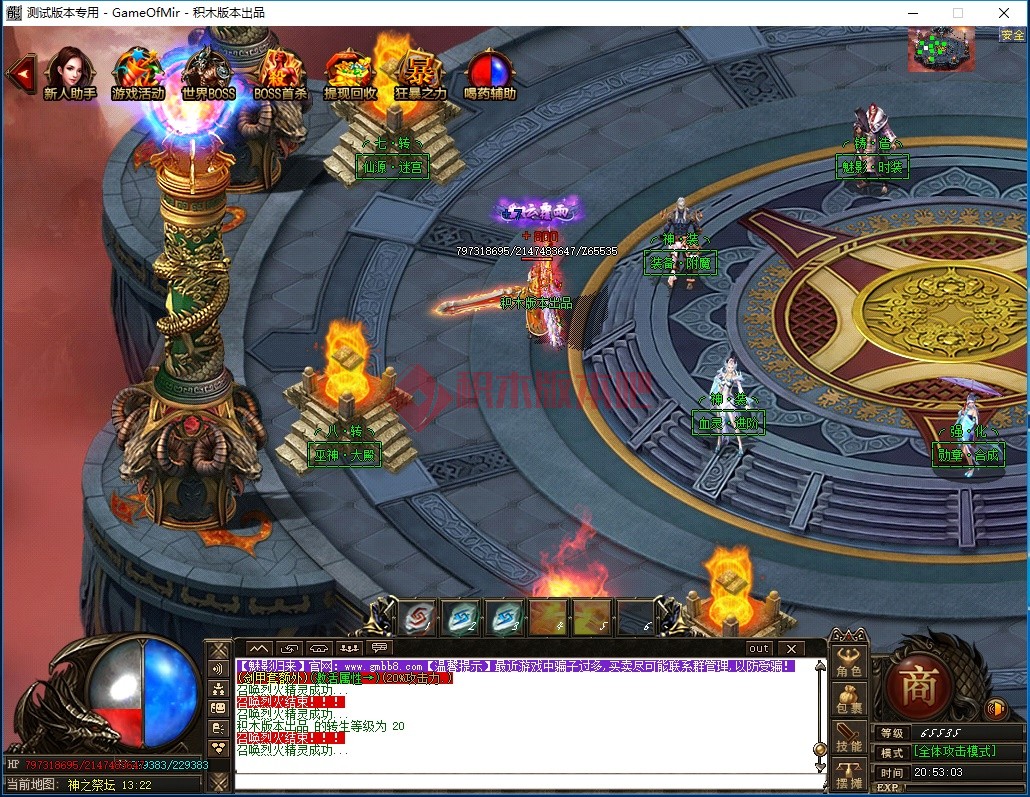Screen dimensions: 1030x797
Task: Close the chat panel with the X
Action: point(790,649)
